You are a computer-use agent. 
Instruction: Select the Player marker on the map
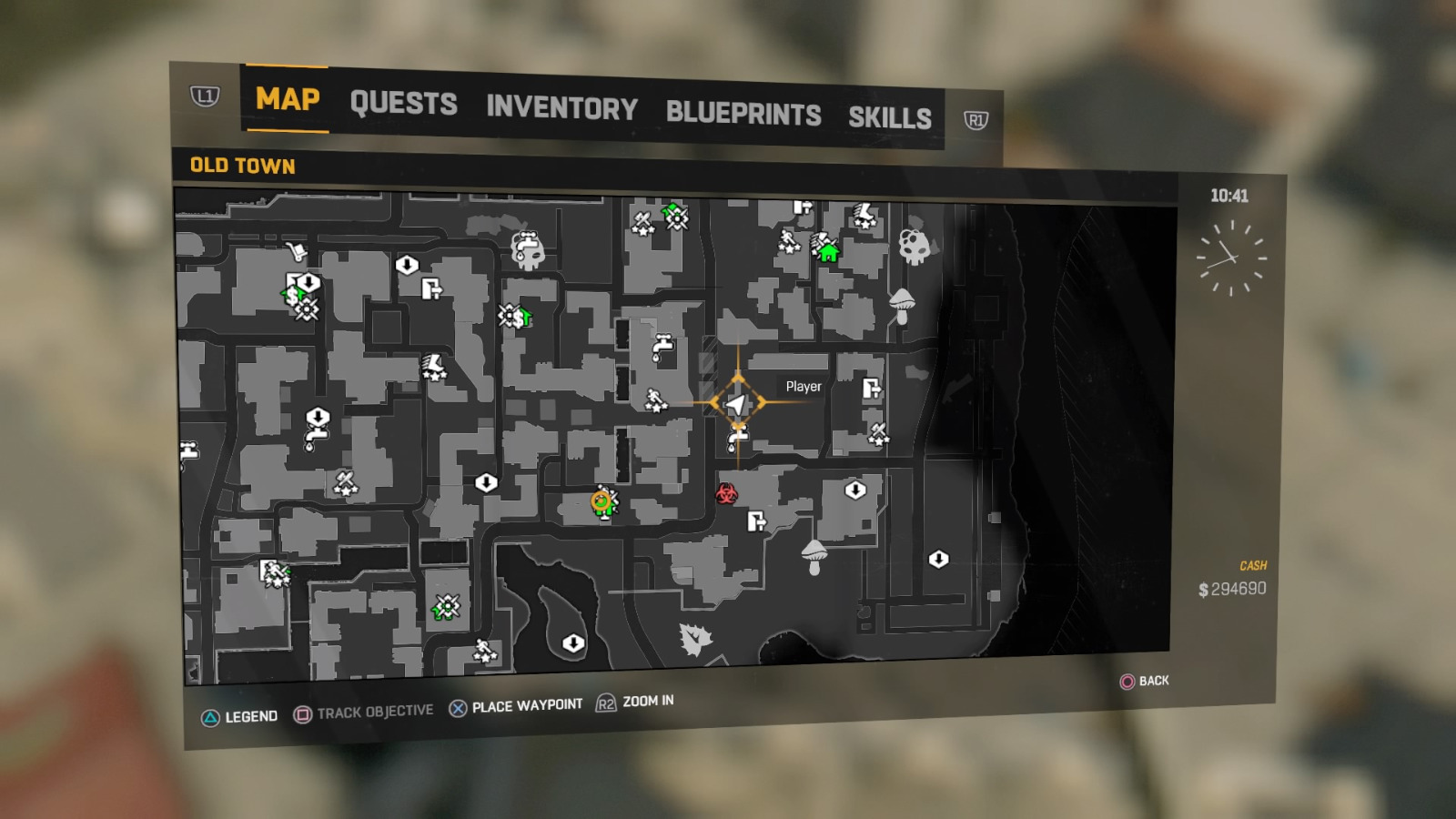pos(737,400)
